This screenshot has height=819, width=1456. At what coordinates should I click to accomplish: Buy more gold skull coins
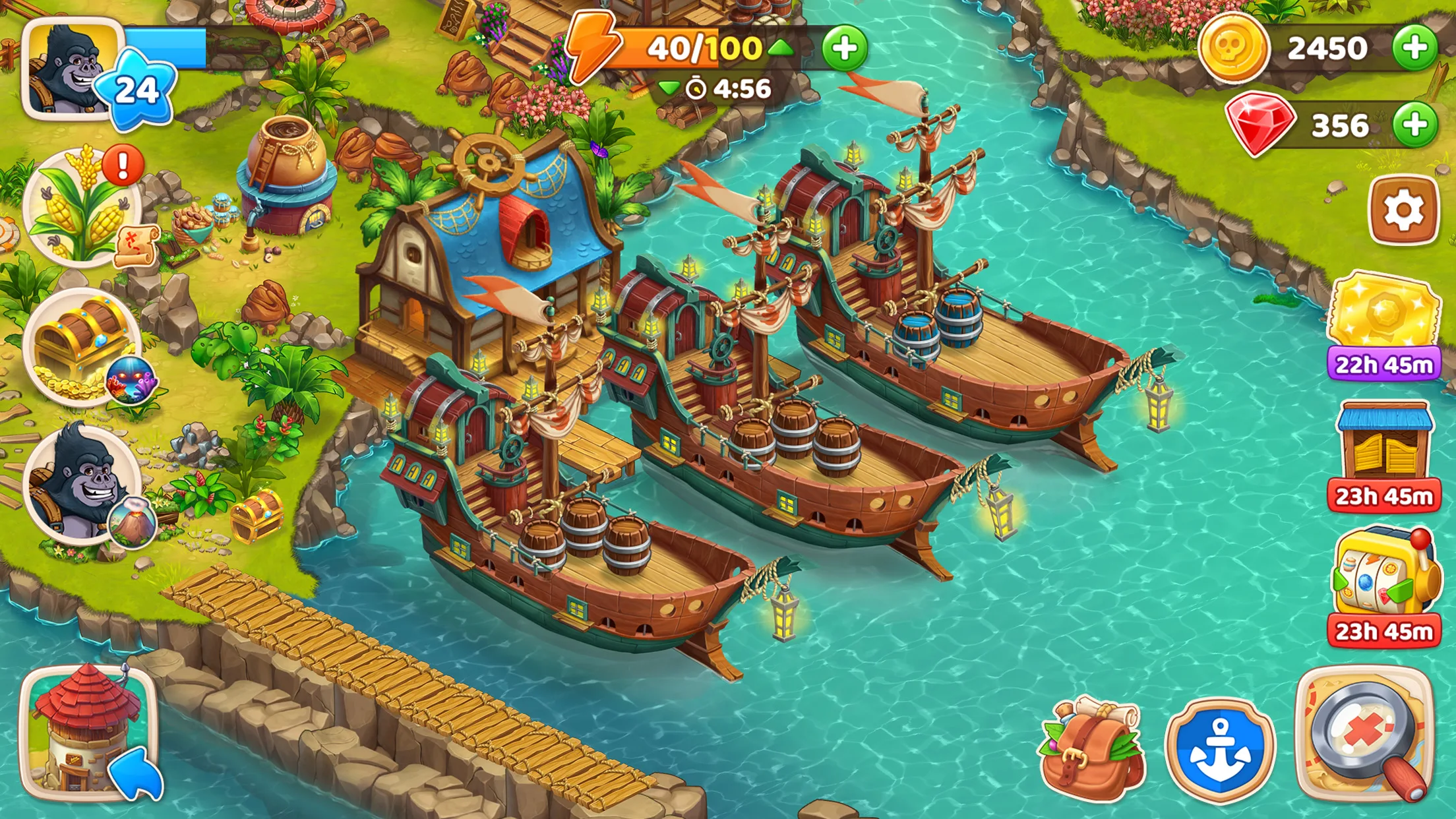pyautogui.click(x=1414, y=47)
